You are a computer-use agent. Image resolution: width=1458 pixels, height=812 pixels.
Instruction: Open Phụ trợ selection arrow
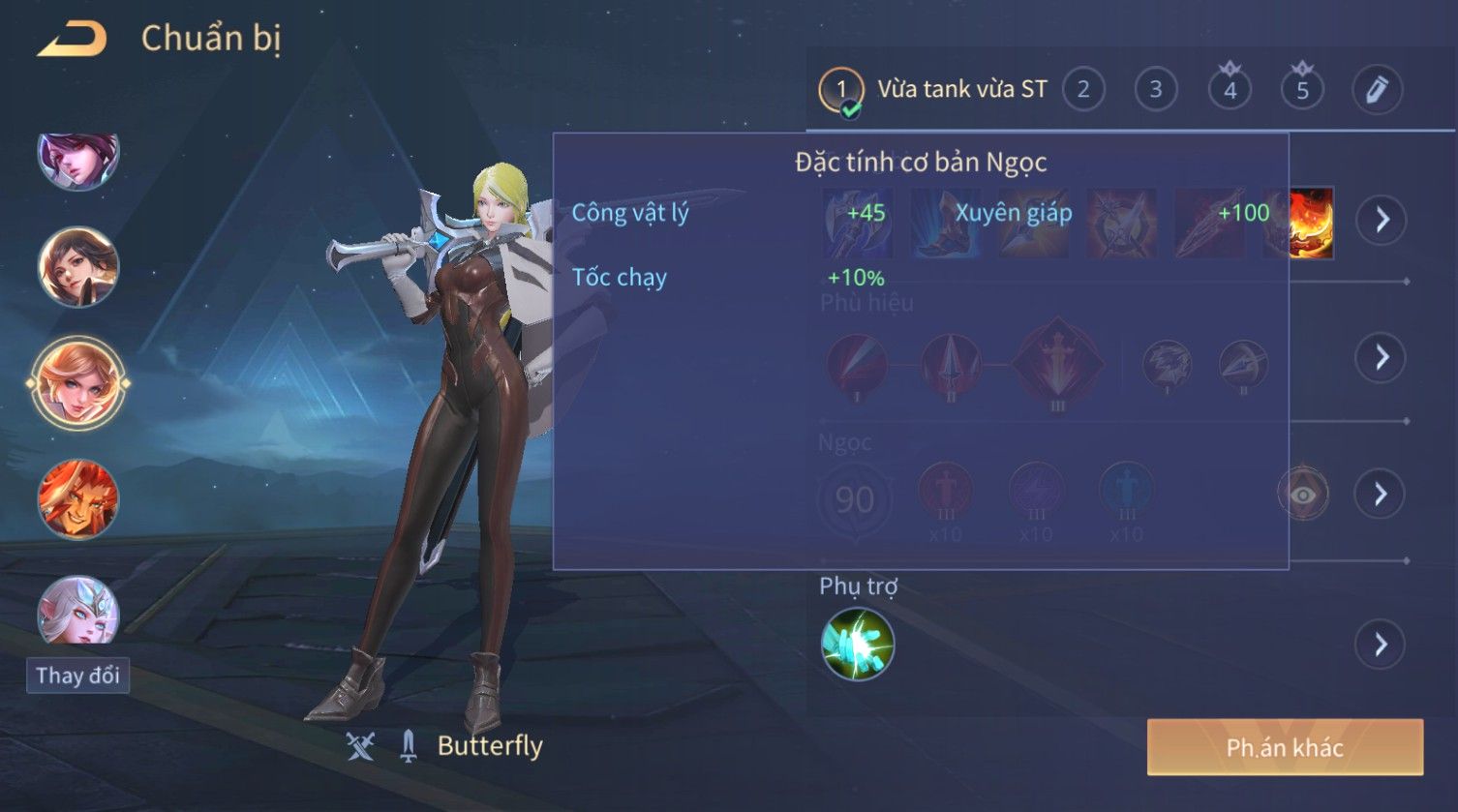(x=1381, y=645)
